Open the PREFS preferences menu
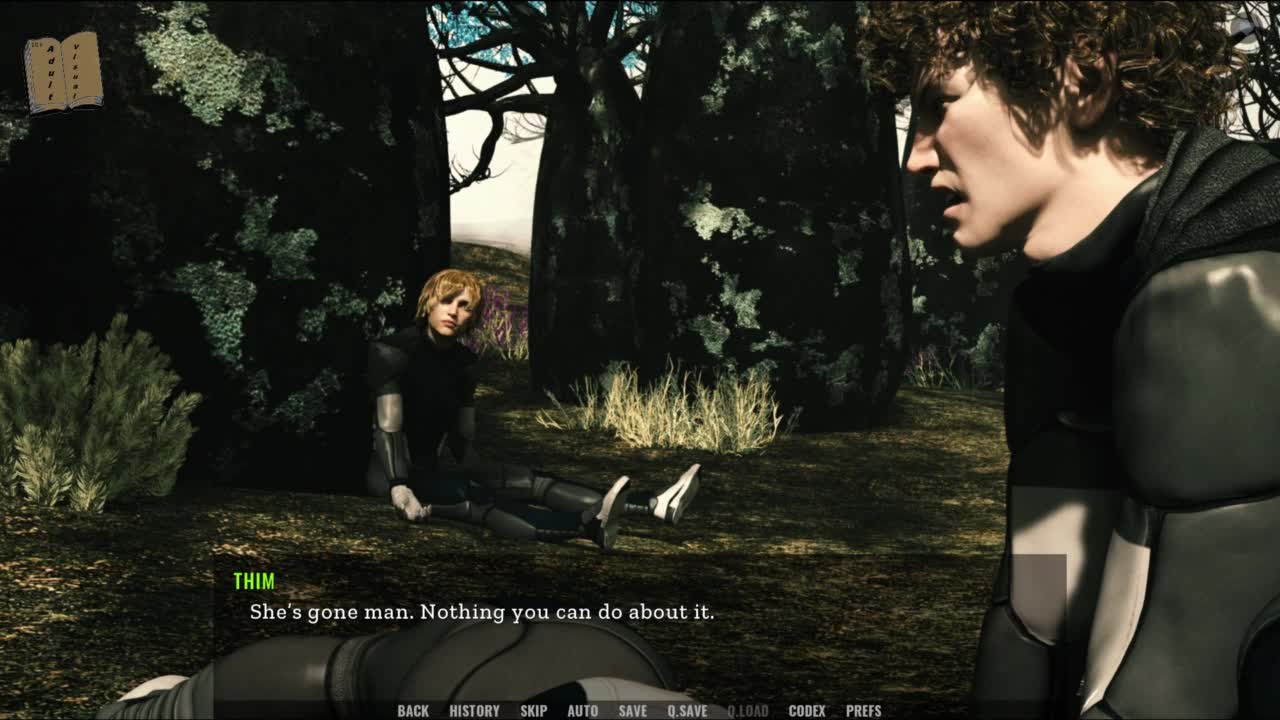Image resolution: width=1280 pixels, height=720 pixels. (863, 711)
